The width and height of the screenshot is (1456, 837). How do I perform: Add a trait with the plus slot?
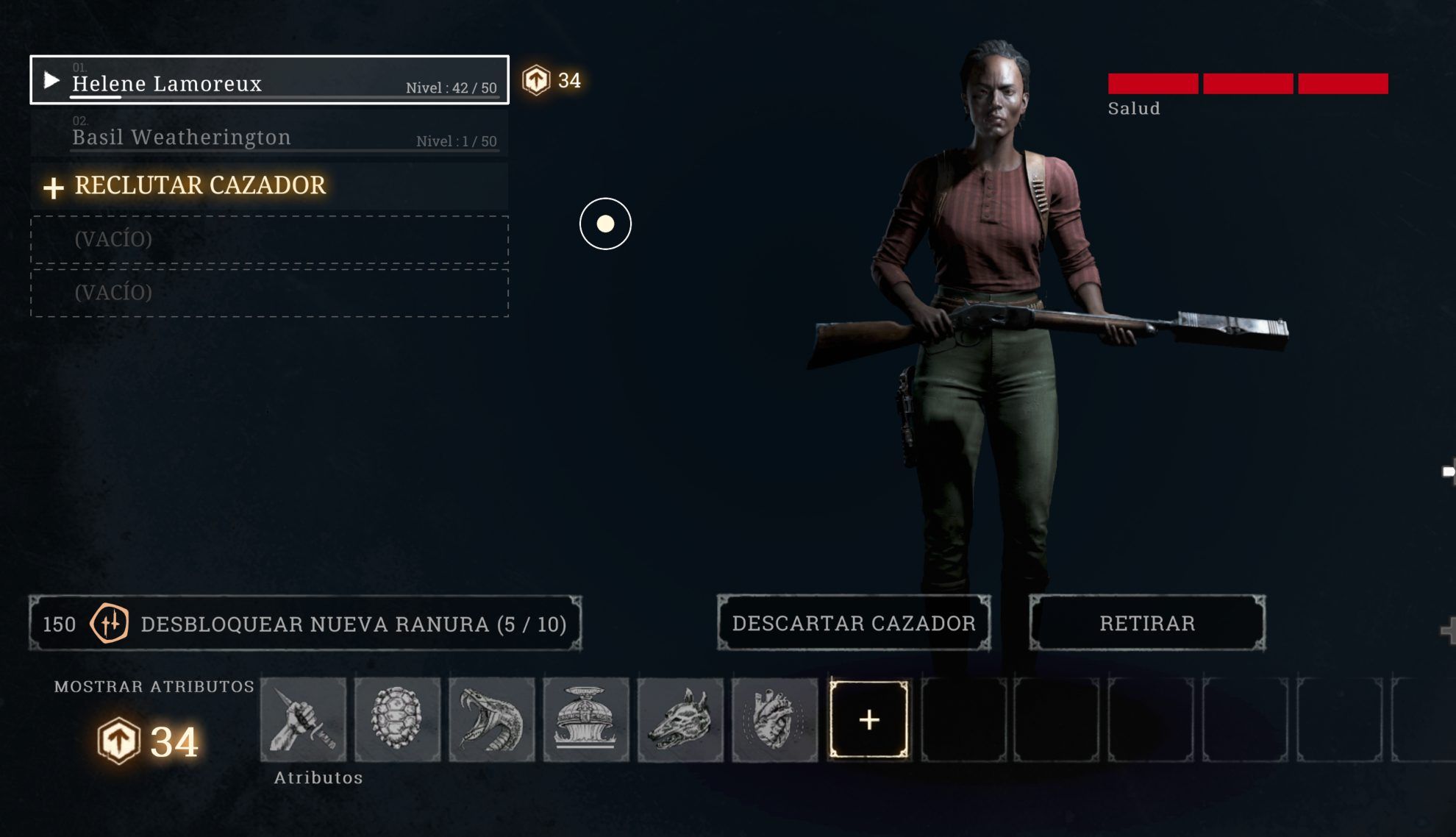(868, 719)
